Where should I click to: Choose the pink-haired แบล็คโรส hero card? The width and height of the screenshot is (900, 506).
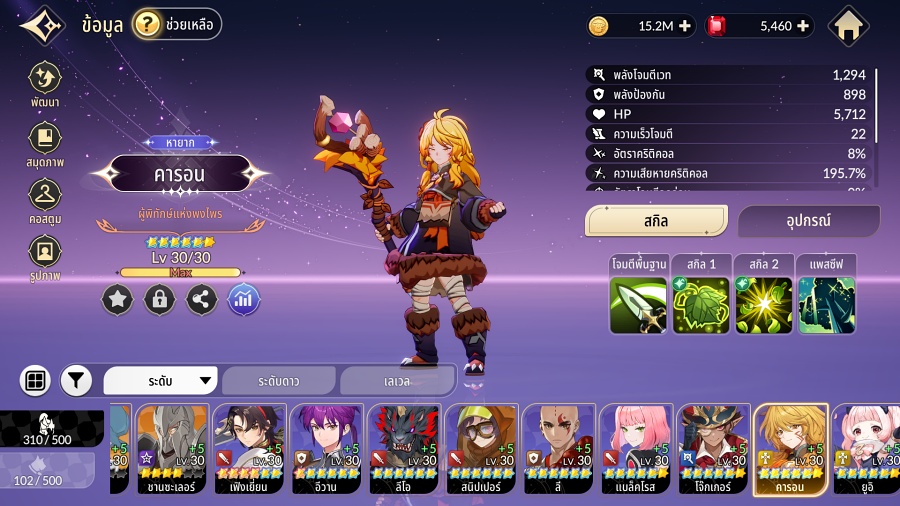(x=636, y=449)
